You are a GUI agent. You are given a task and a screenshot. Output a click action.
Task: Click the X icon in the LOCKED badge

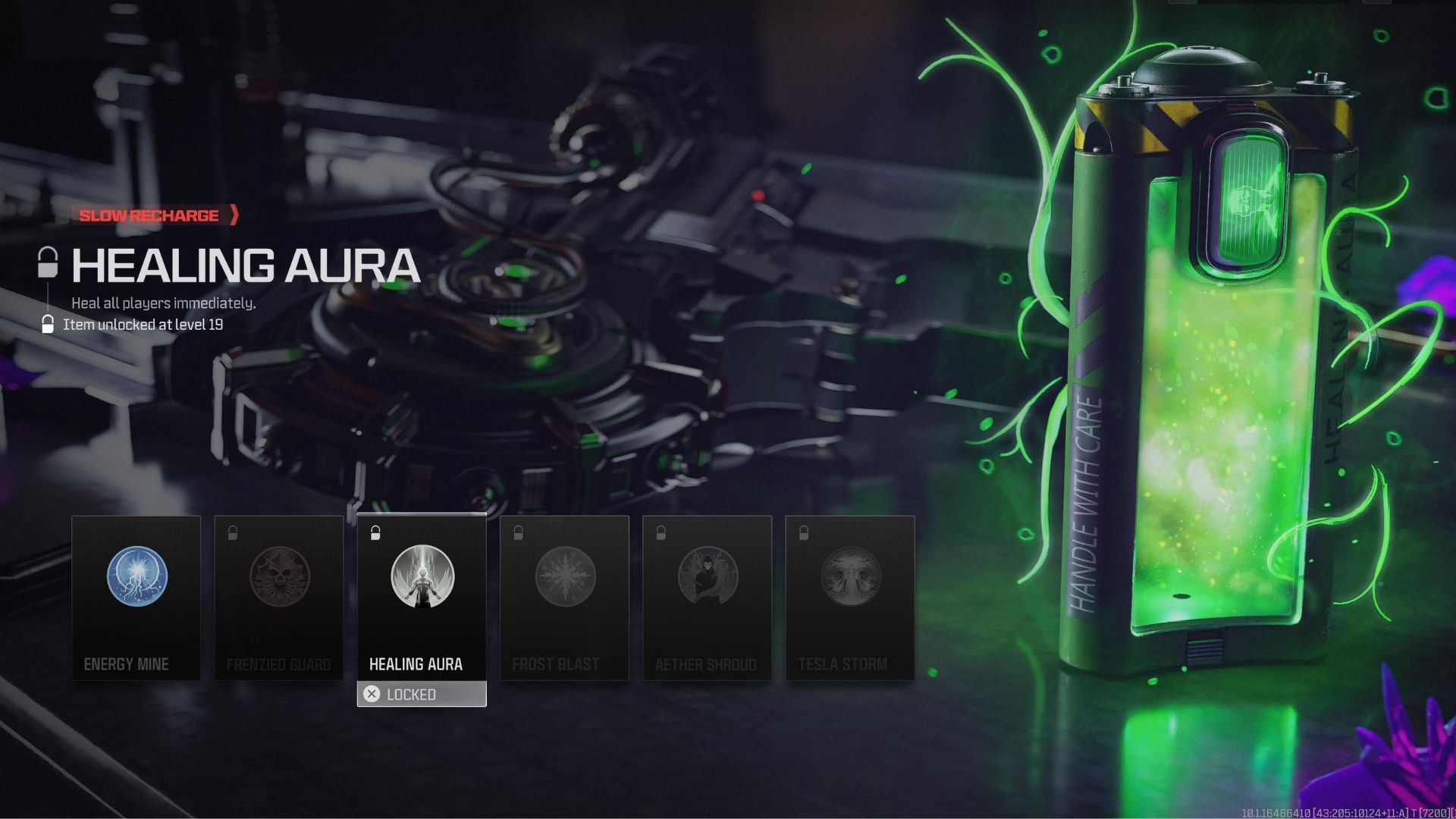tap(371, 694)
